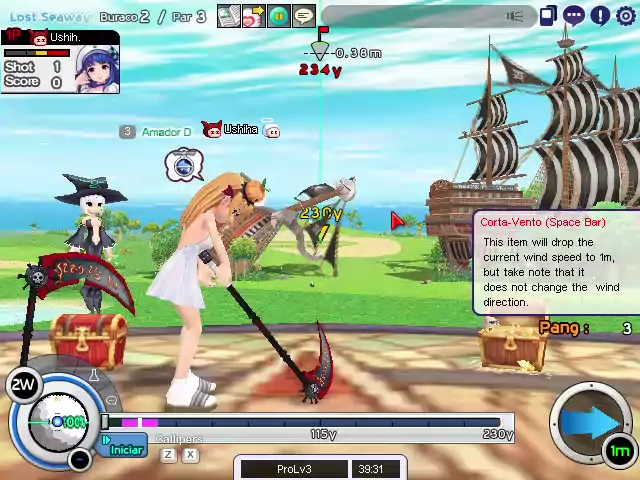Click the power gauge bar

click(310, 423)
